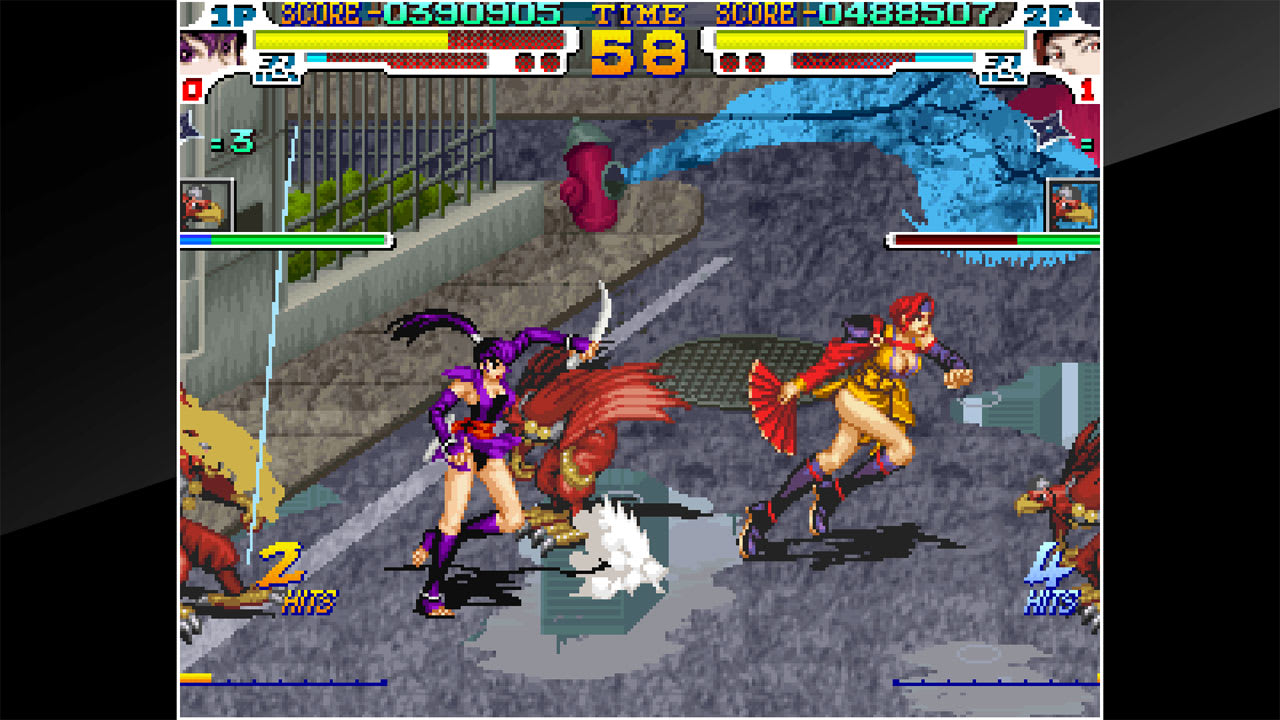Click the 忍 ninja kanji badge near 1P bar
Screen dimensions: 1280x720
[x=278, y=70]
